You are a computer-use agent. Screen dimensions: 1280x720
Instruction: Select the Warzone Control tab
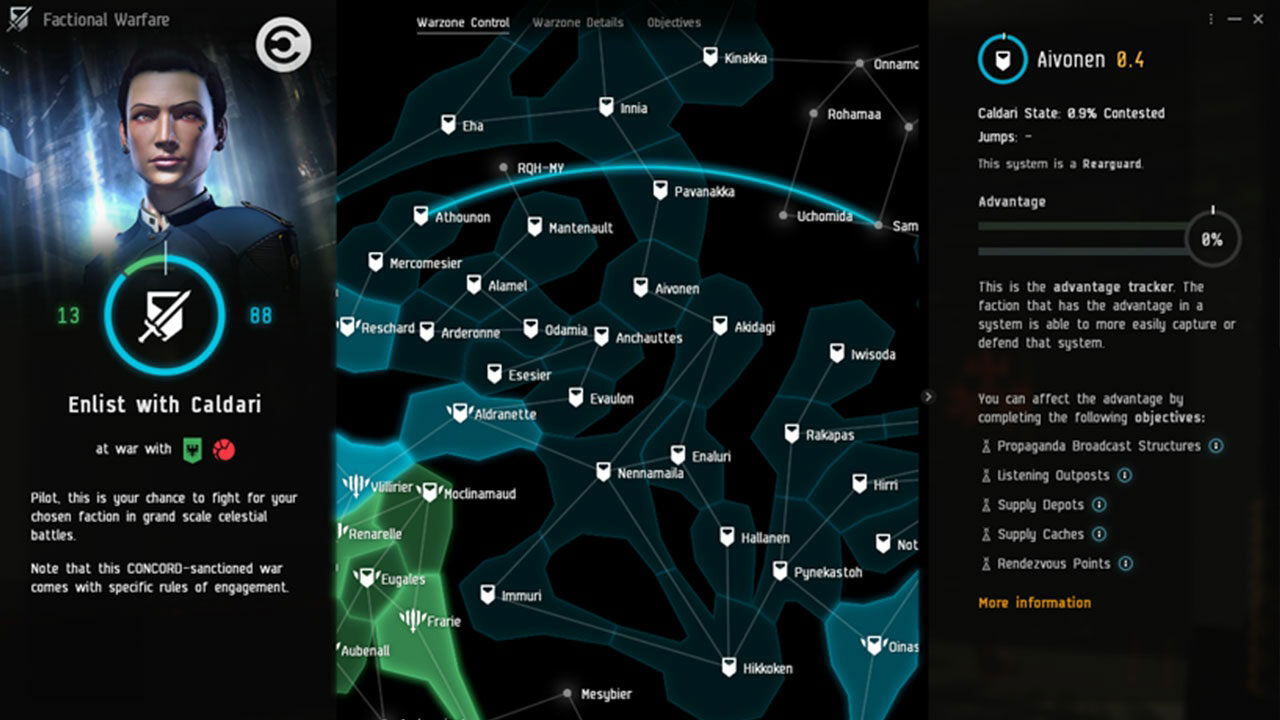click(x=462, y=22)
